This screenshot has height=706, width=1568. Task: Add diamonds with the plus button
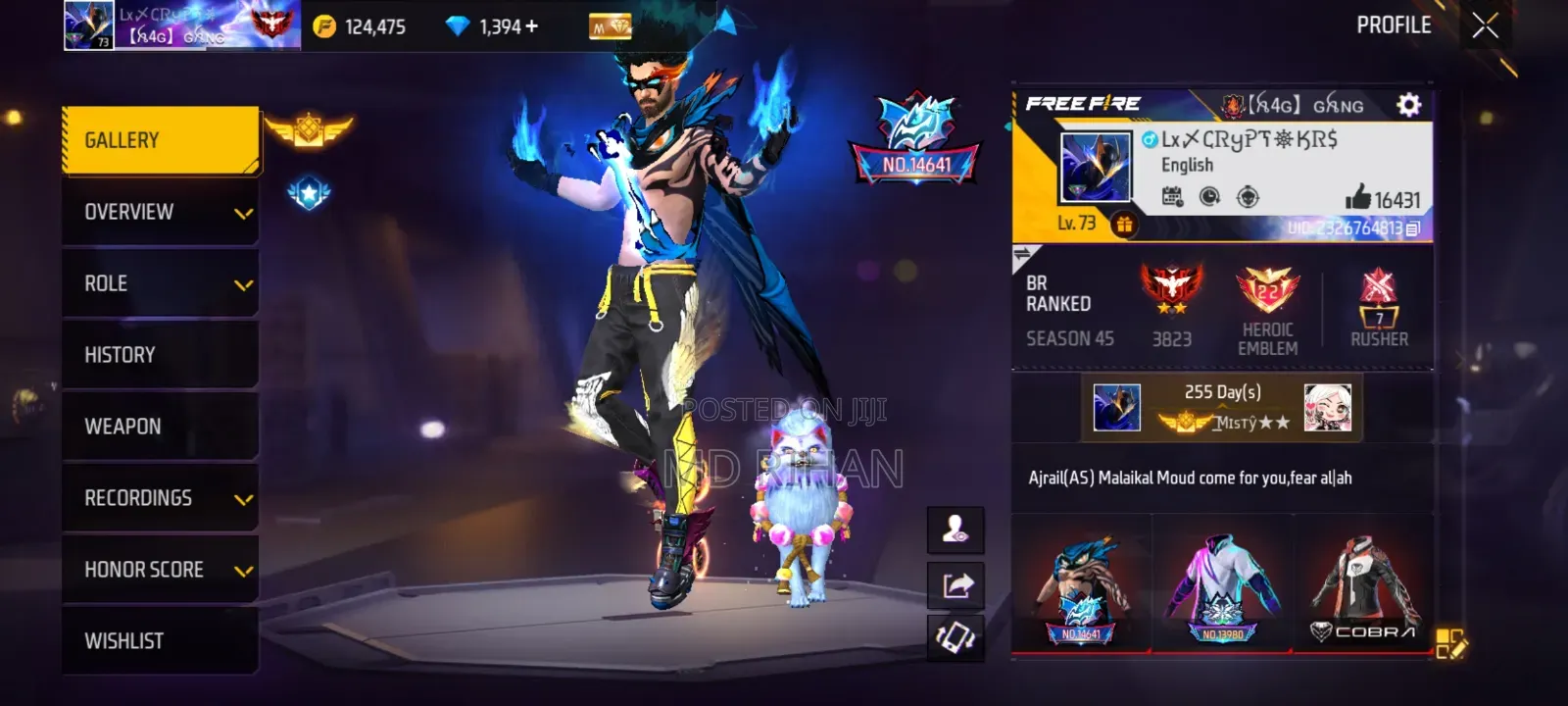coord(532,26)
